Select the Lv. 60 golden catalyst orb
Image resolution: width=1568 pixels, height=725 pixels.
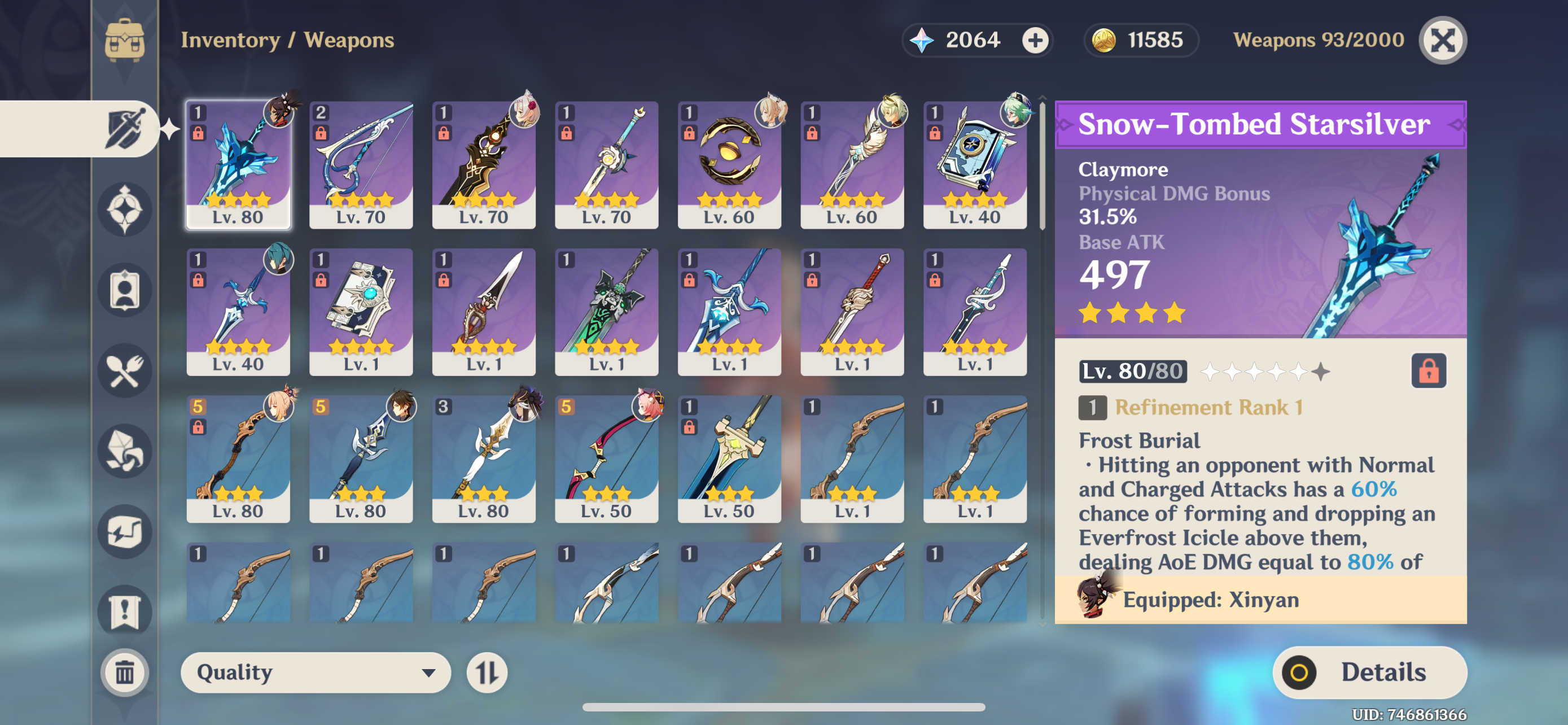(729, 164)
